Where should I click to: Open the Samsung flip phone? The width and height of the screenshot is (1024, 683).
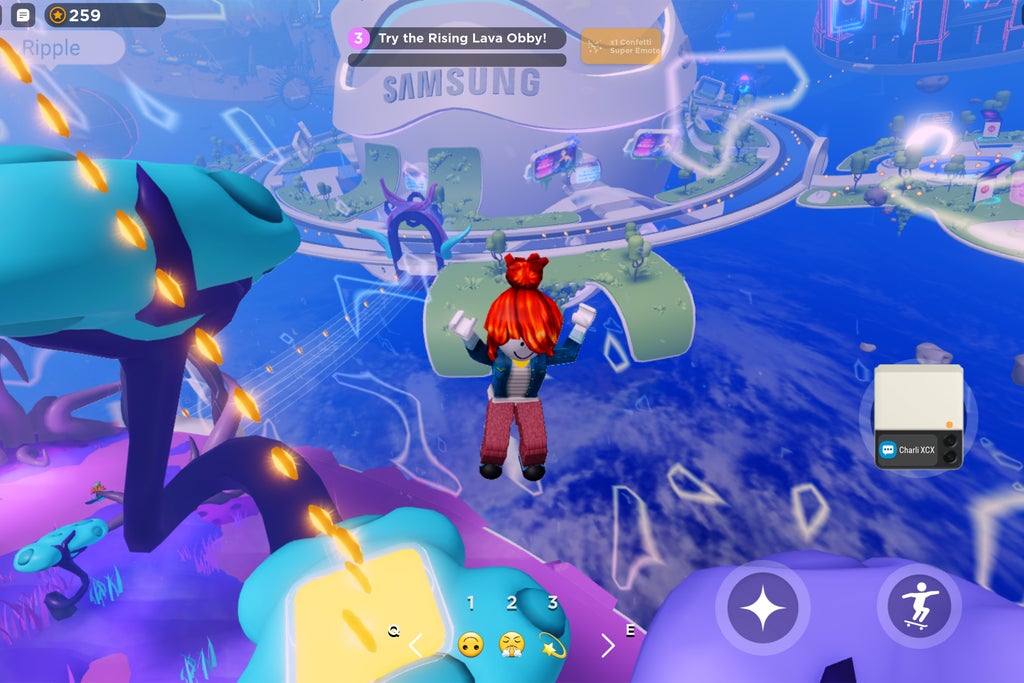pos(918,400)
